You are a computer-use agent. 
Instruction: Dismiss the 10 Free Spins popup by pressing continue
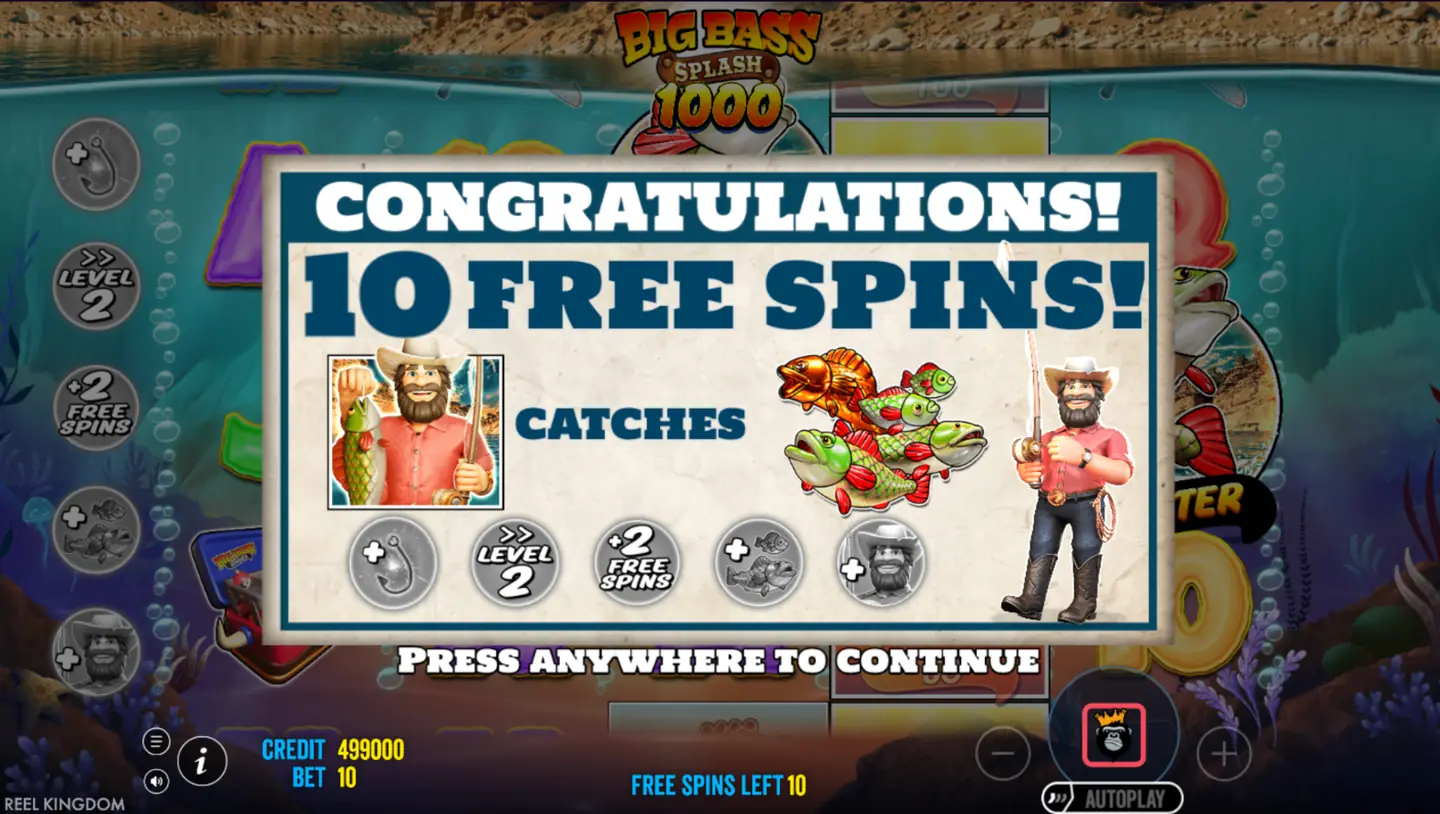pos(718,661)
